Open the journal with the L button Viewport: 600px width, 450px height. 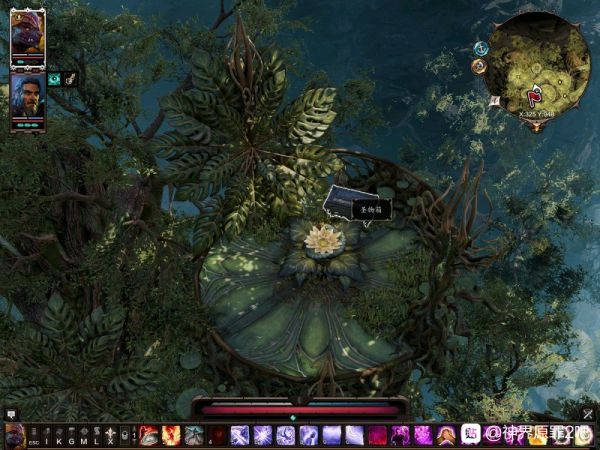(96, 436)
